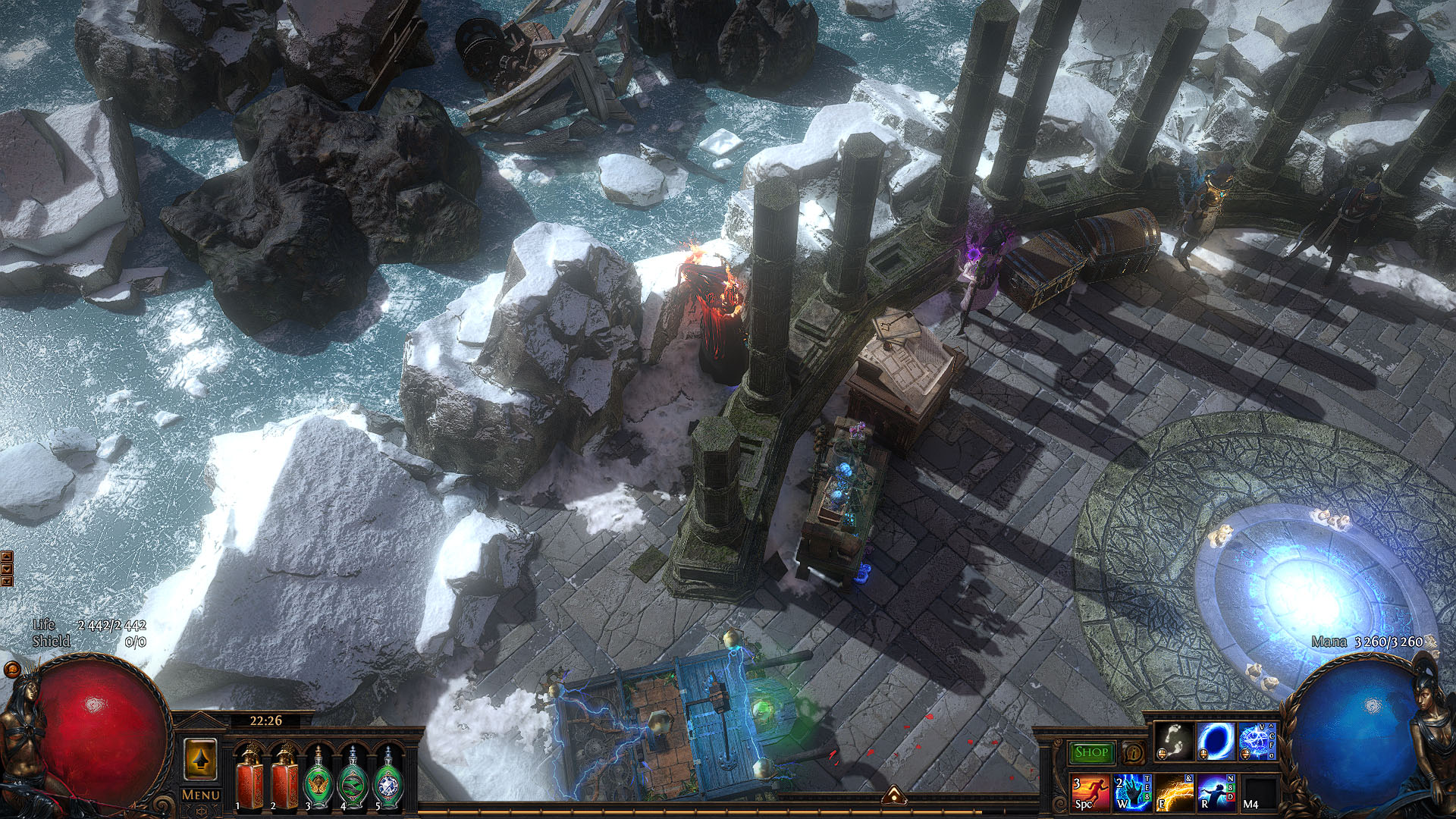Activate the lightning hand skill on W
The image size is (1456, 819).
tap(1132, 792)
